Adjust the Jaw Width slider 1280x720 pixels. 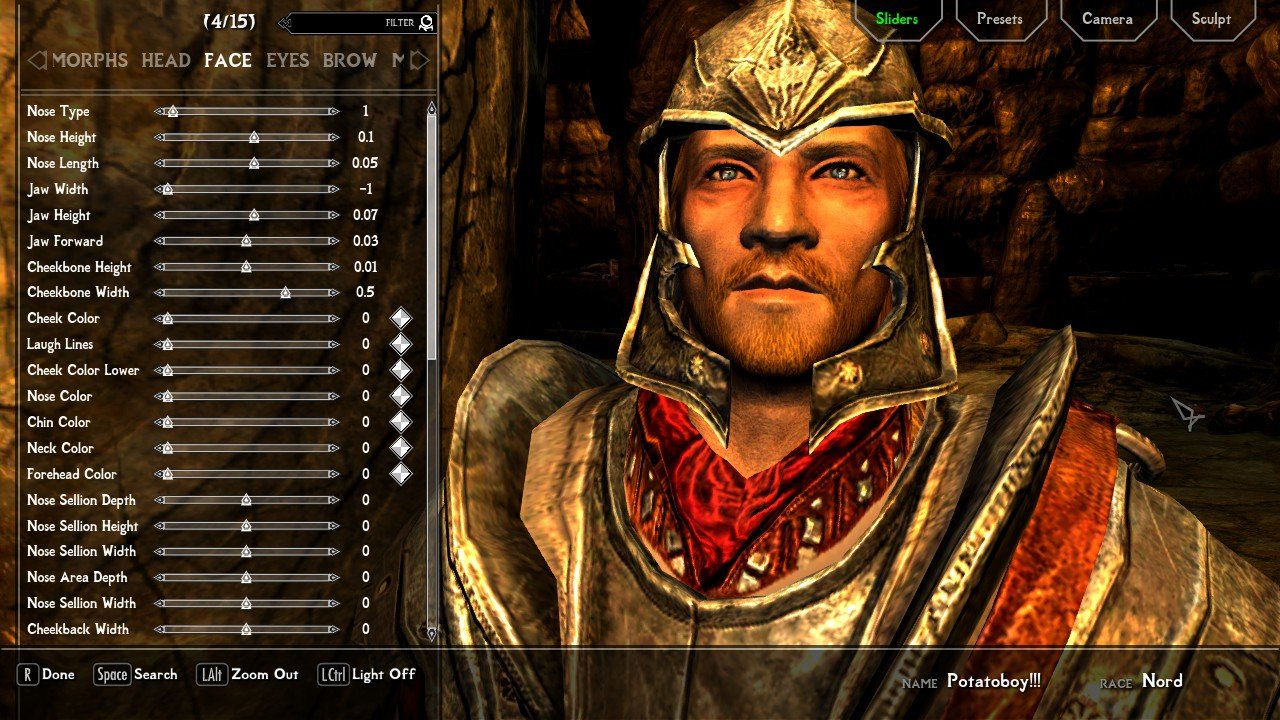click(167, 190)
